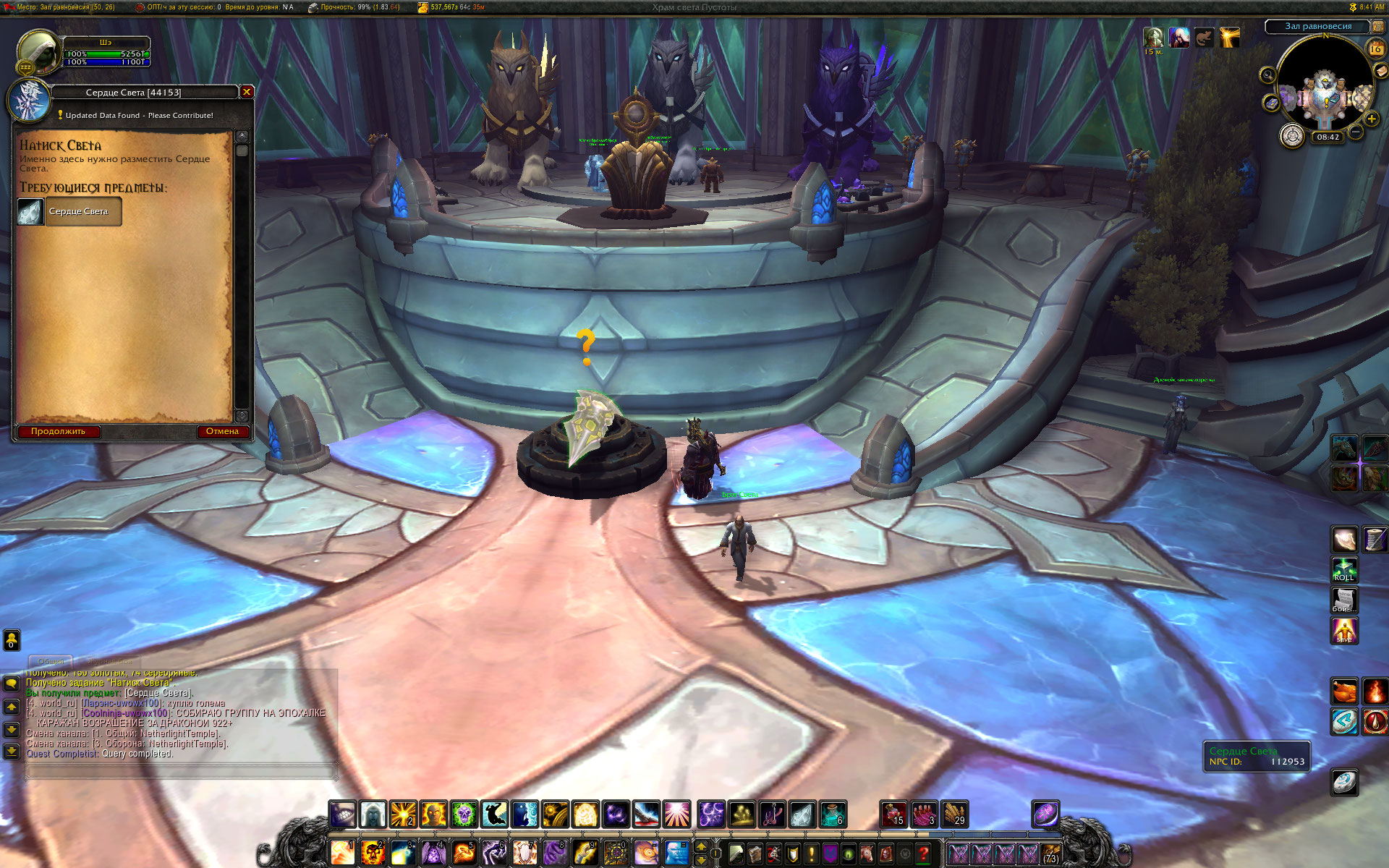Page the action bar up with arrow
This screenshot has width=1389, height=868.
click(x=700, y=846)
